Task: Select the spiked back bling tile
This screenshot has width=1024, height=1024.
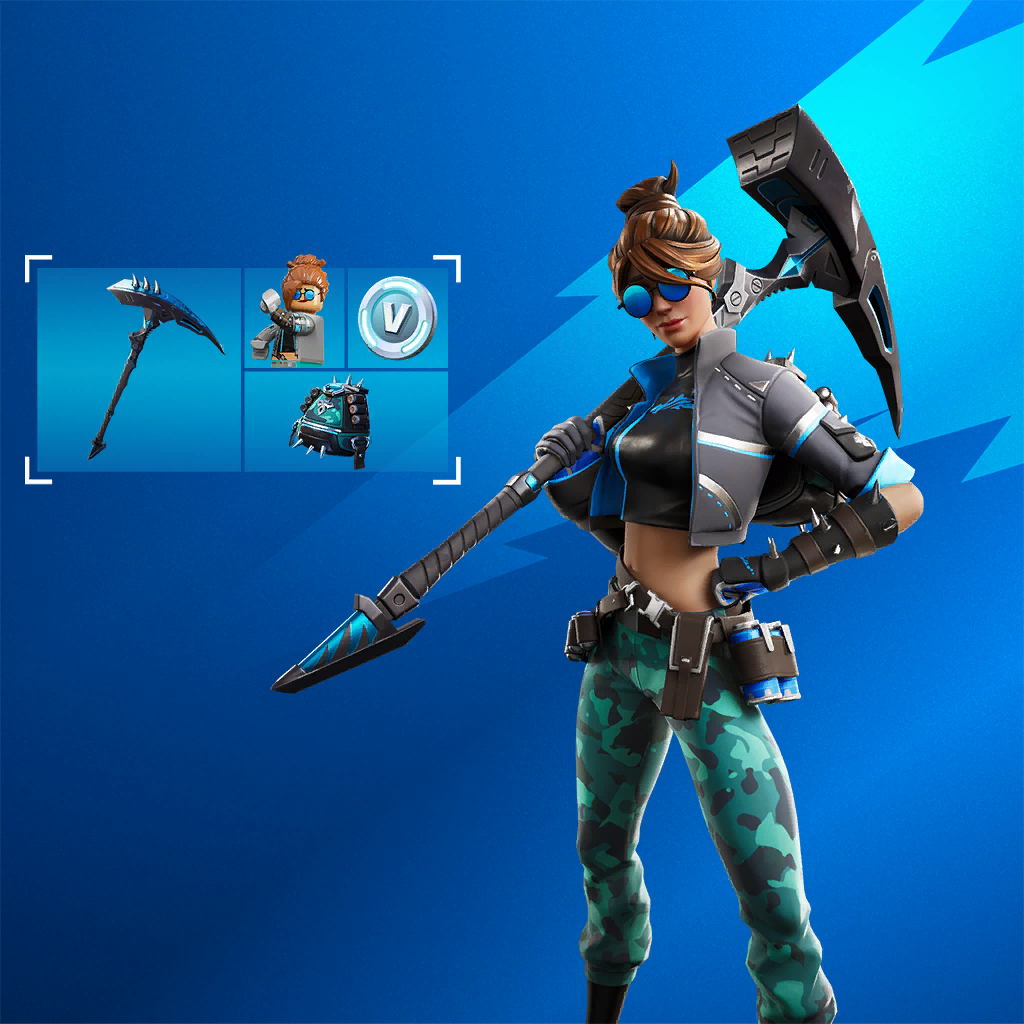Action: click(345, 420)
